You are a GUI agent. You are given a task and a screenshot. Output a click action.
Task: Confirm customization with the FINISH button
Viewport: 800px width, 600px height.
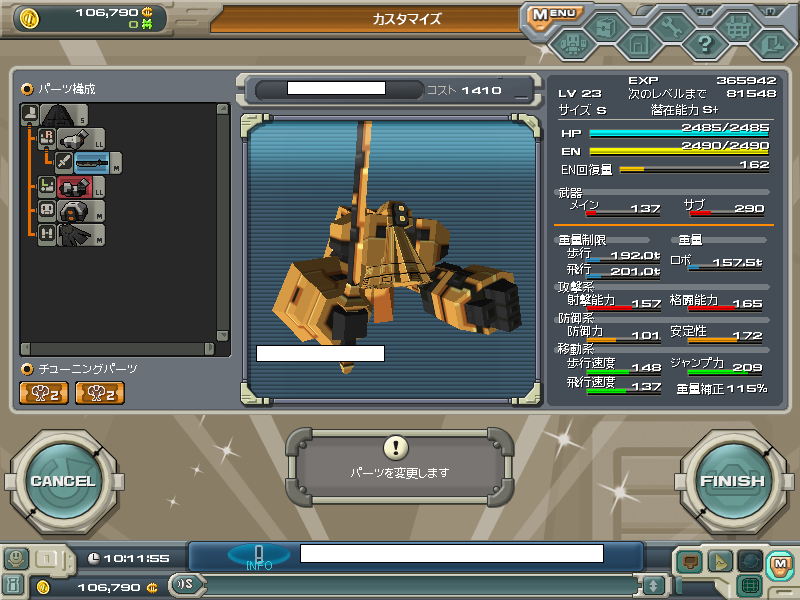732,481
